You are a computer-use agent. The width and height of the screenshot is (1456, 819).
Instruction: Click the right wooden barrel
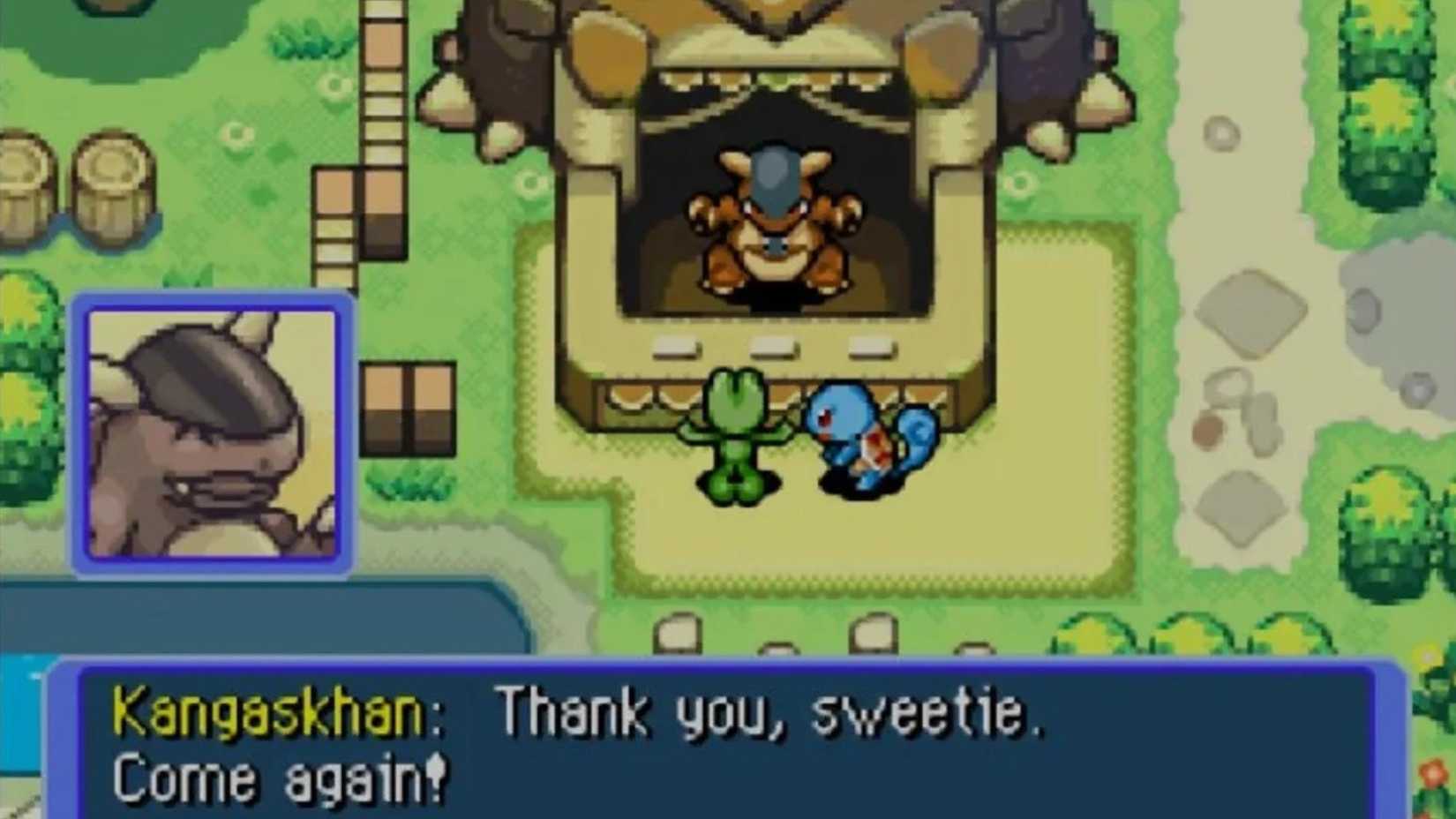coord(115,185)
